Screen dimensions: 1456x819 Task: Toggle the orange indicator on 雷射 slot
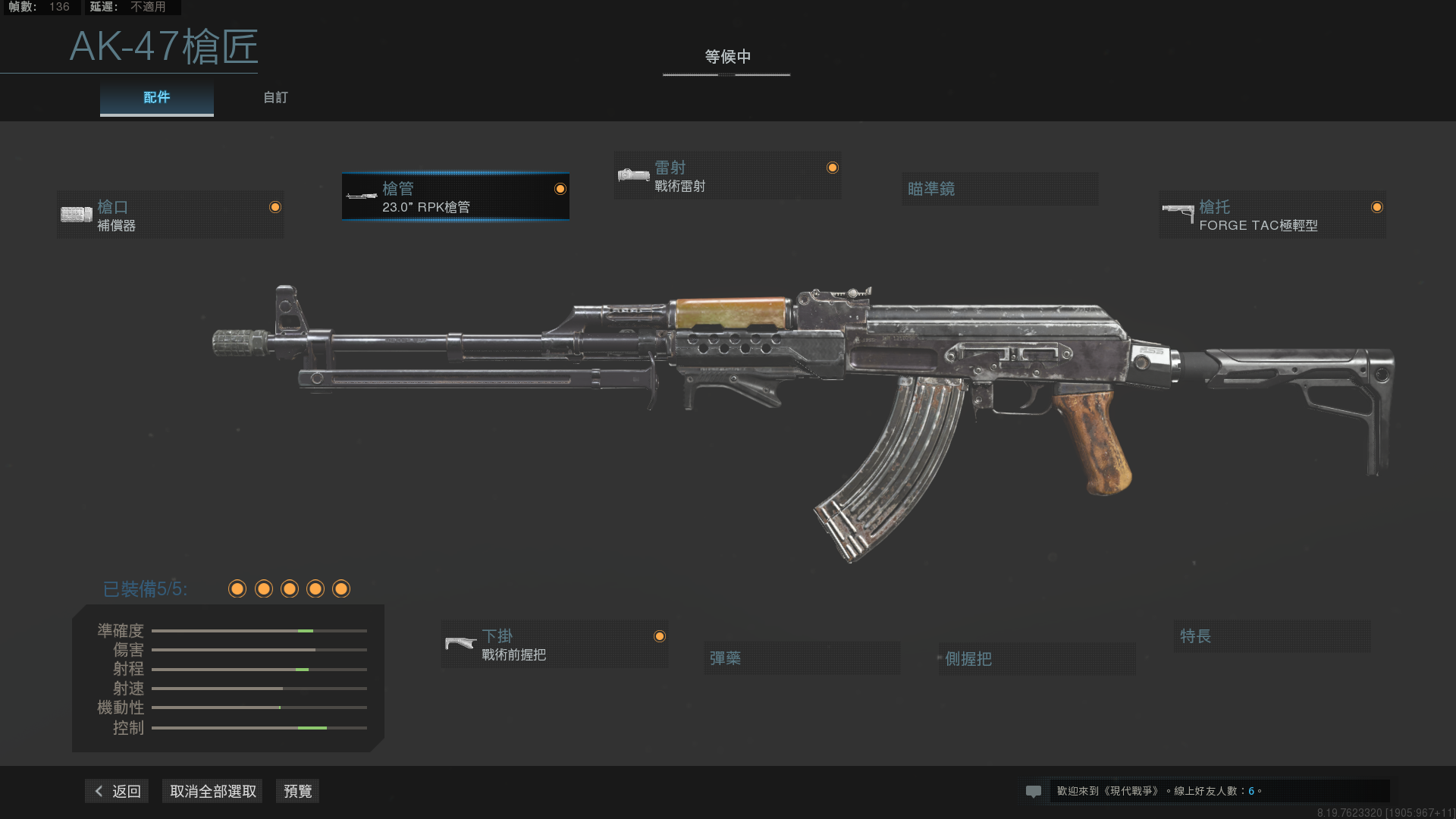(831, 166)
